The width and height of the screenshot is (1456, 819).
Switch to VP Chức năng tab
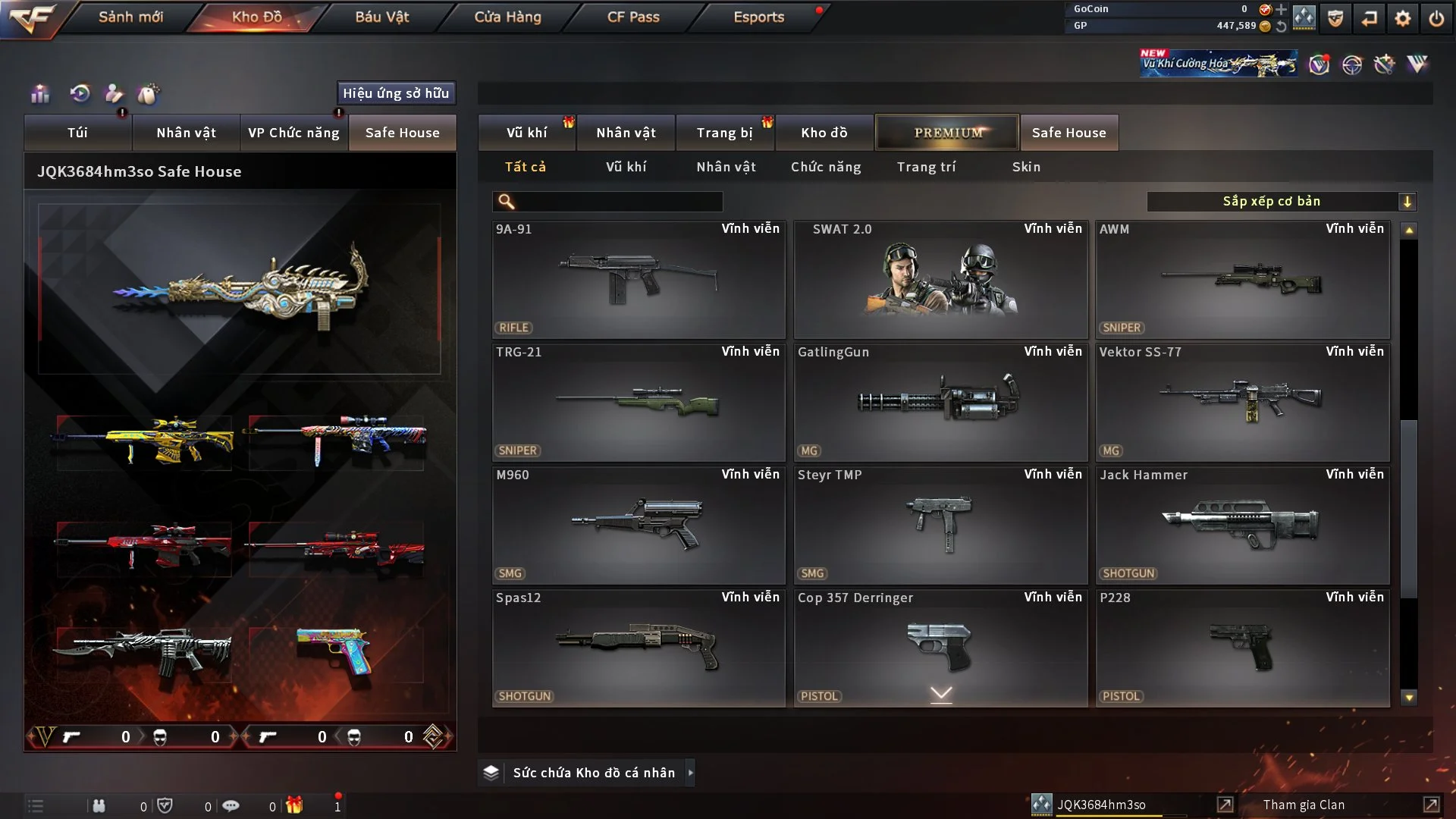click(293, 133)
